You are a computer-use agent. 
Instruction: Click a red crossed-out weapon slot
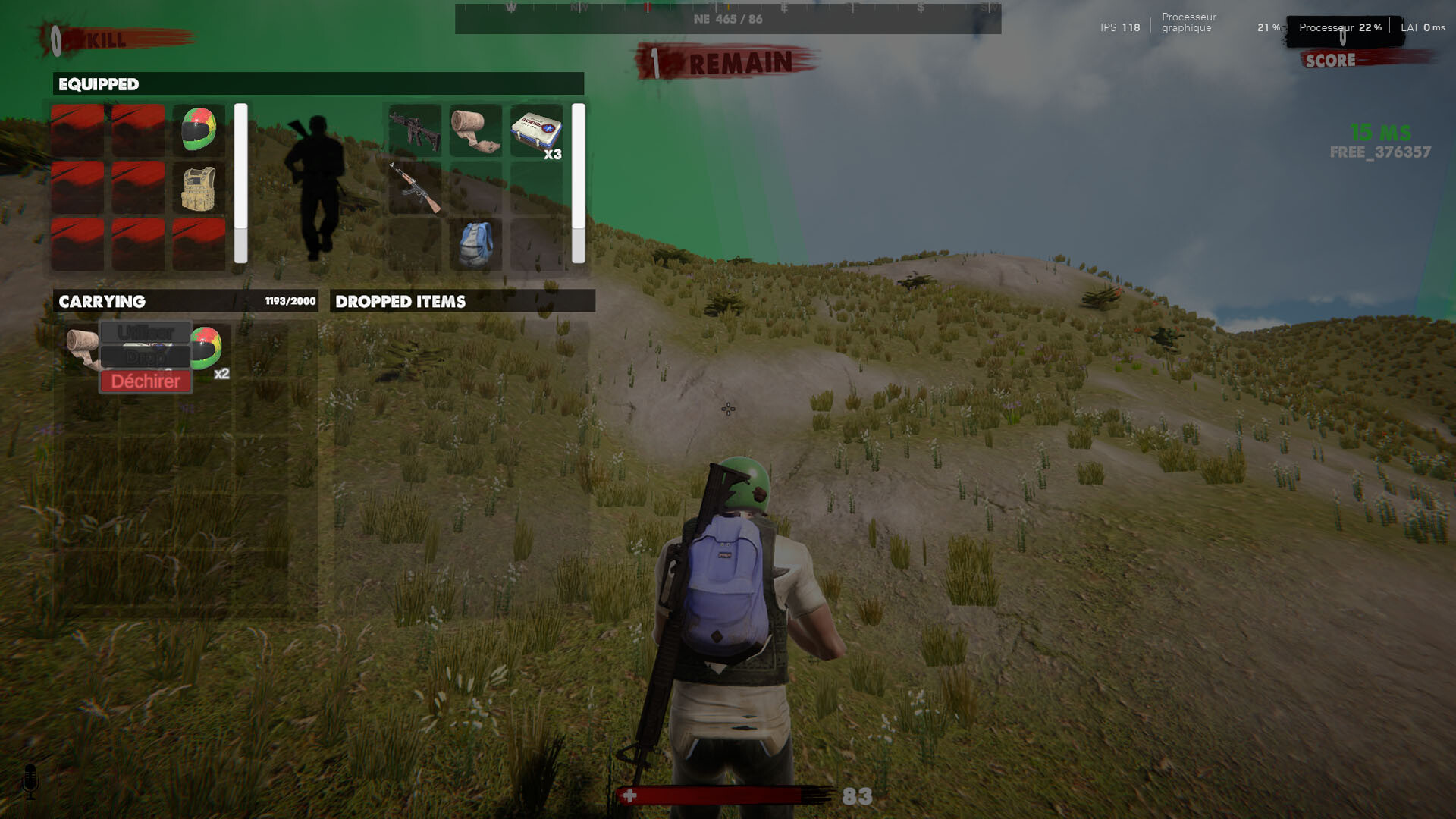[77, 129]
